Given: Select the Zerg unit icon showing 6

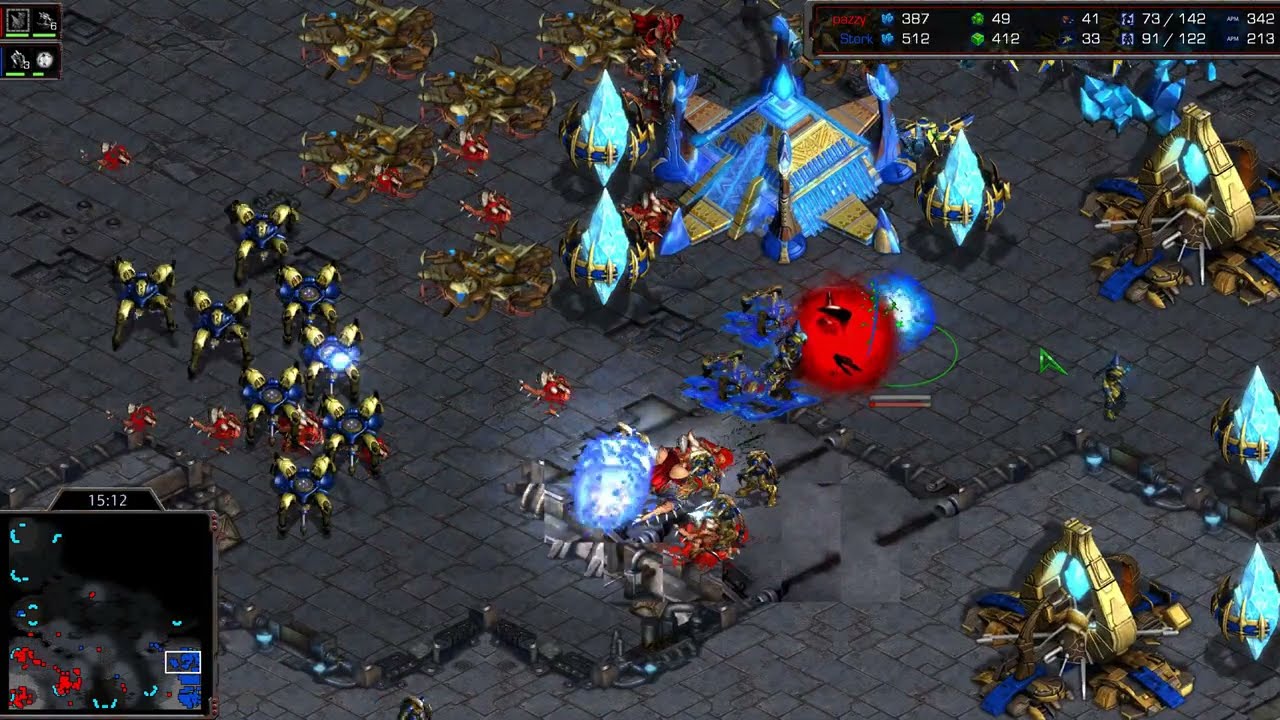Looking at the screenshot, I should [45, 19].
